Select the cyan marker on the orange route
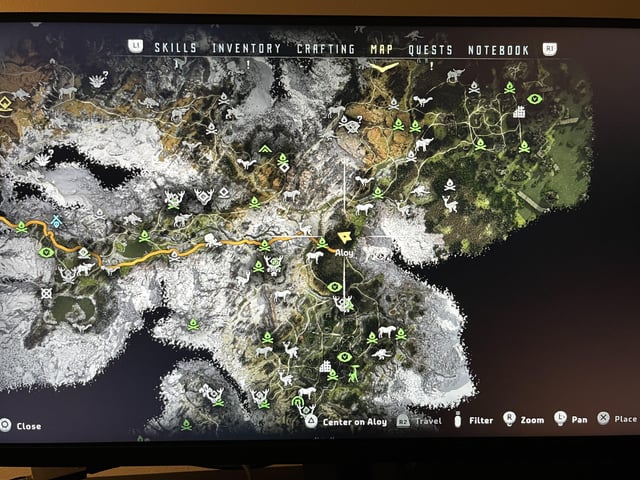 pos(57,221)
